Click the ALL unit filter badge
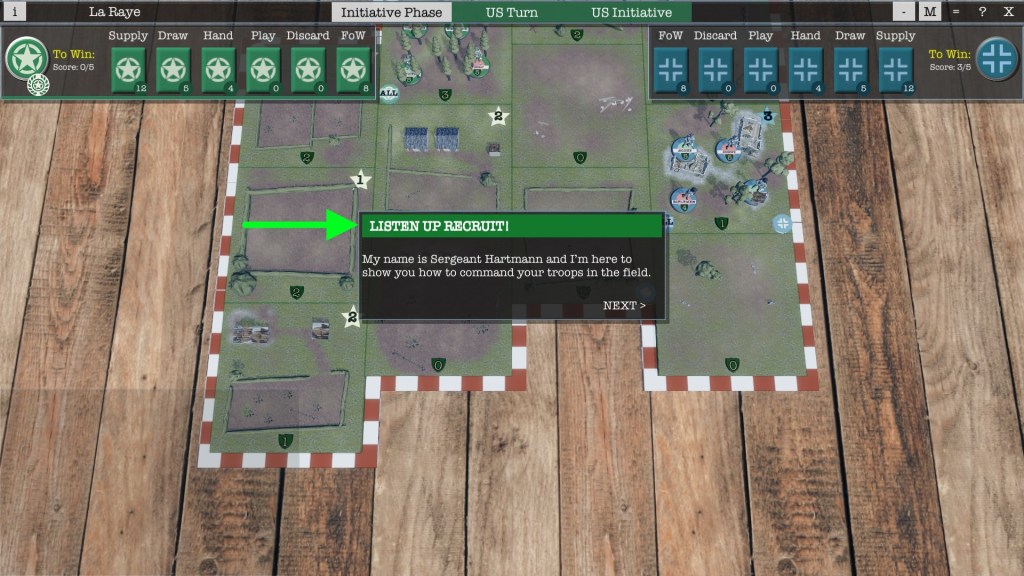The width and height of the screenshot is (1024, 576). [x=390, y=93]
